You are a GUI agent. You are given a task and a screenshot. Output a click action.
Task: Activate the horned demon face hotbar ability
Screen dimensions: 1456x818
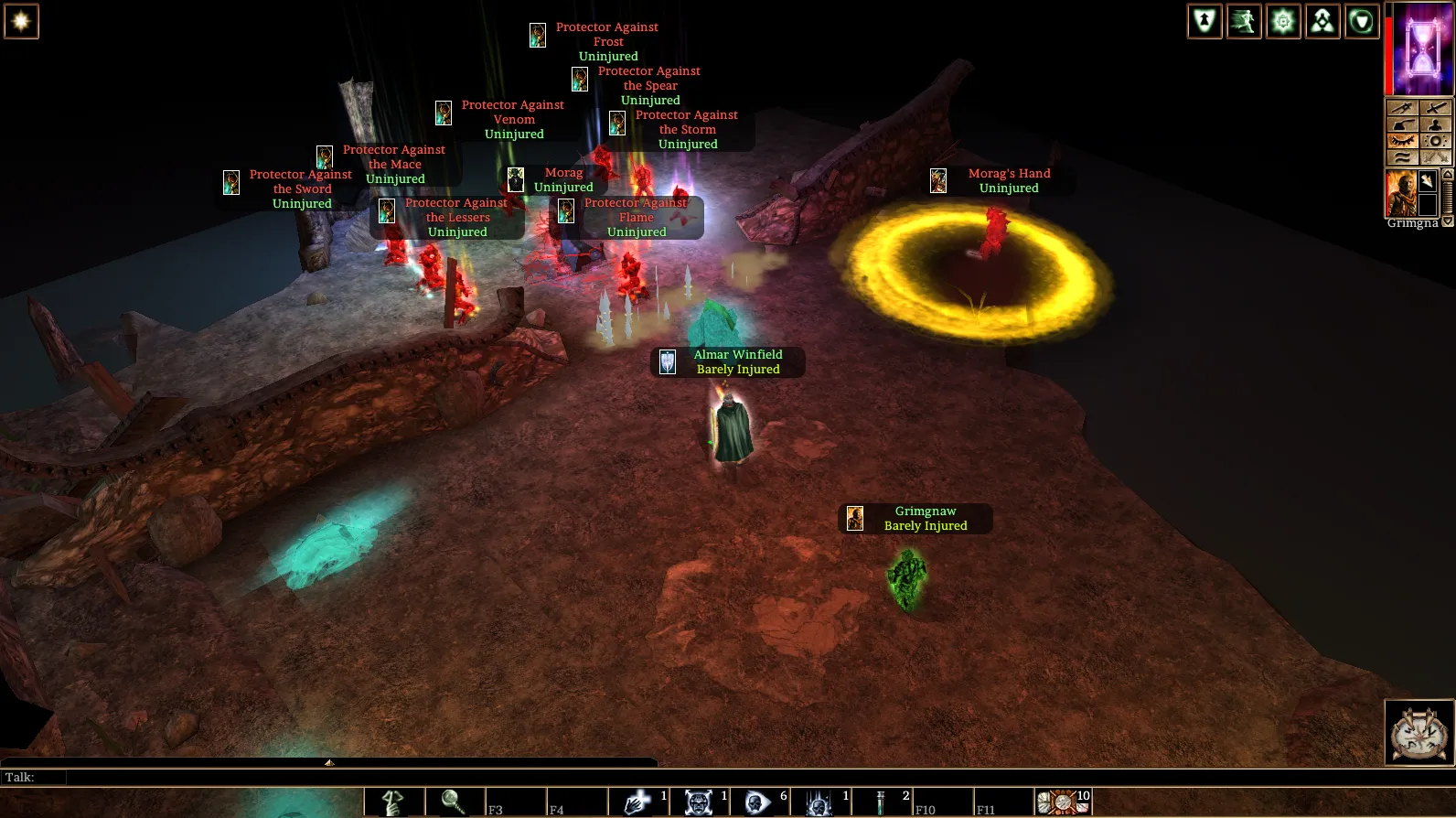click(699, 802)
